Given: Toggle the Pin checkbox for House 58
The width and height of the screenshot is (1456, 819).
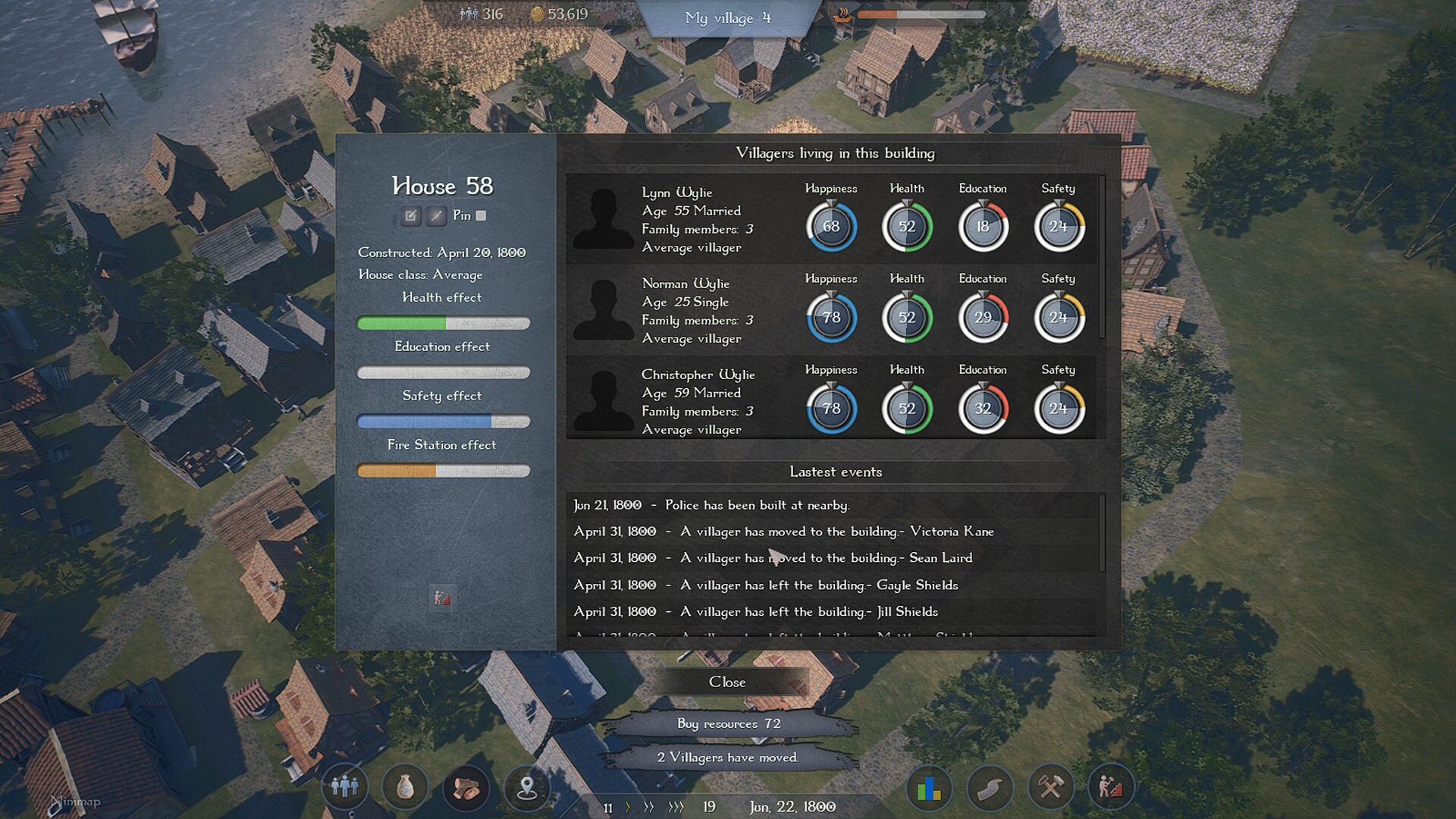Looking at the screenshot, I should coord(481,215).
